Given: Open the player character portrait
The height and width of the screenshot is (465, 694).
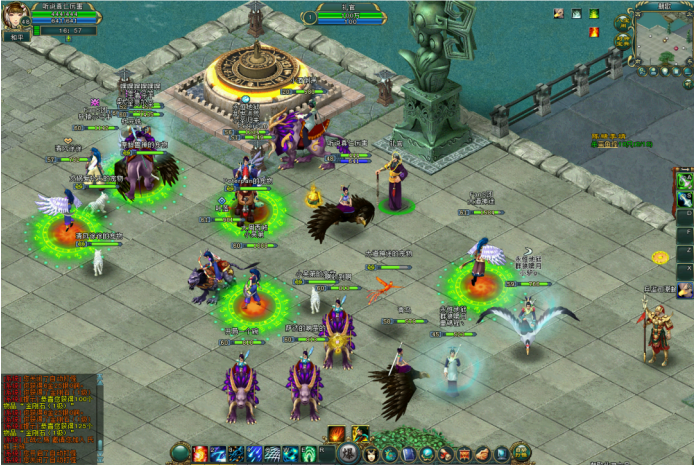Looking at the screenshot, I should [x=17, y=13].
